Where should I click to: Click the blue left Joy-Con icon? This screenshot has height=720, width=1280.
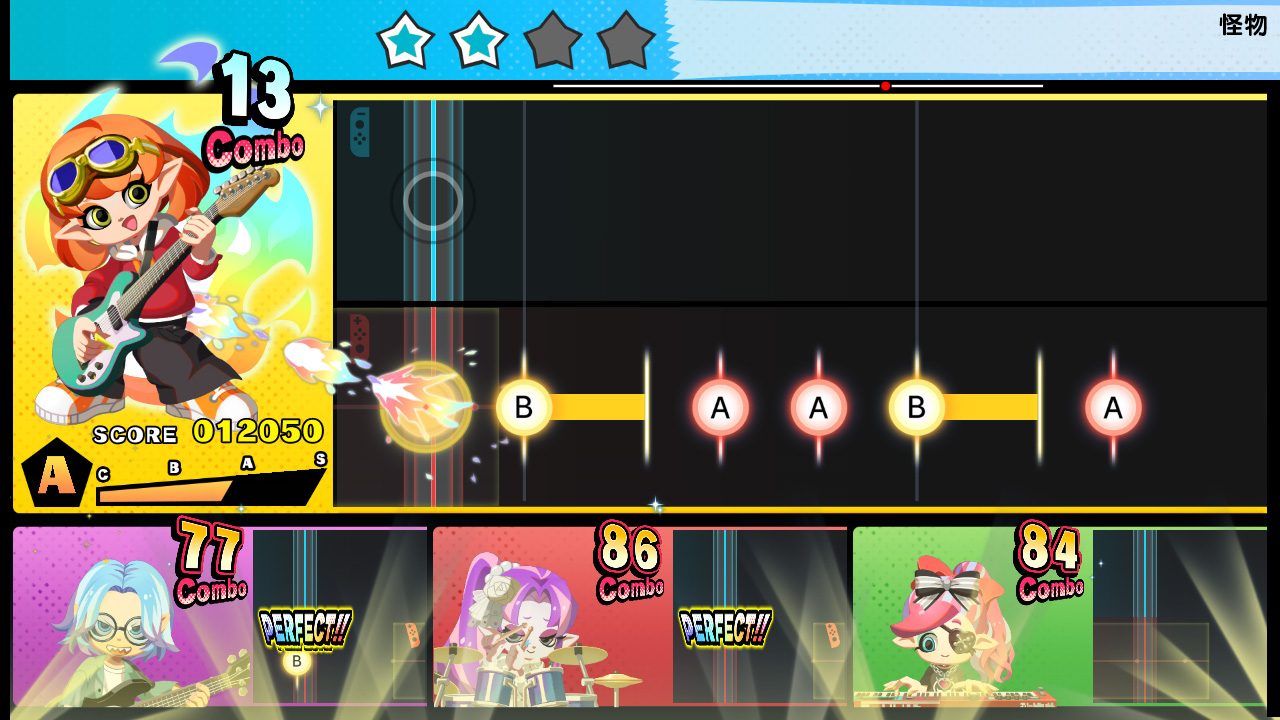coord(360,131)
